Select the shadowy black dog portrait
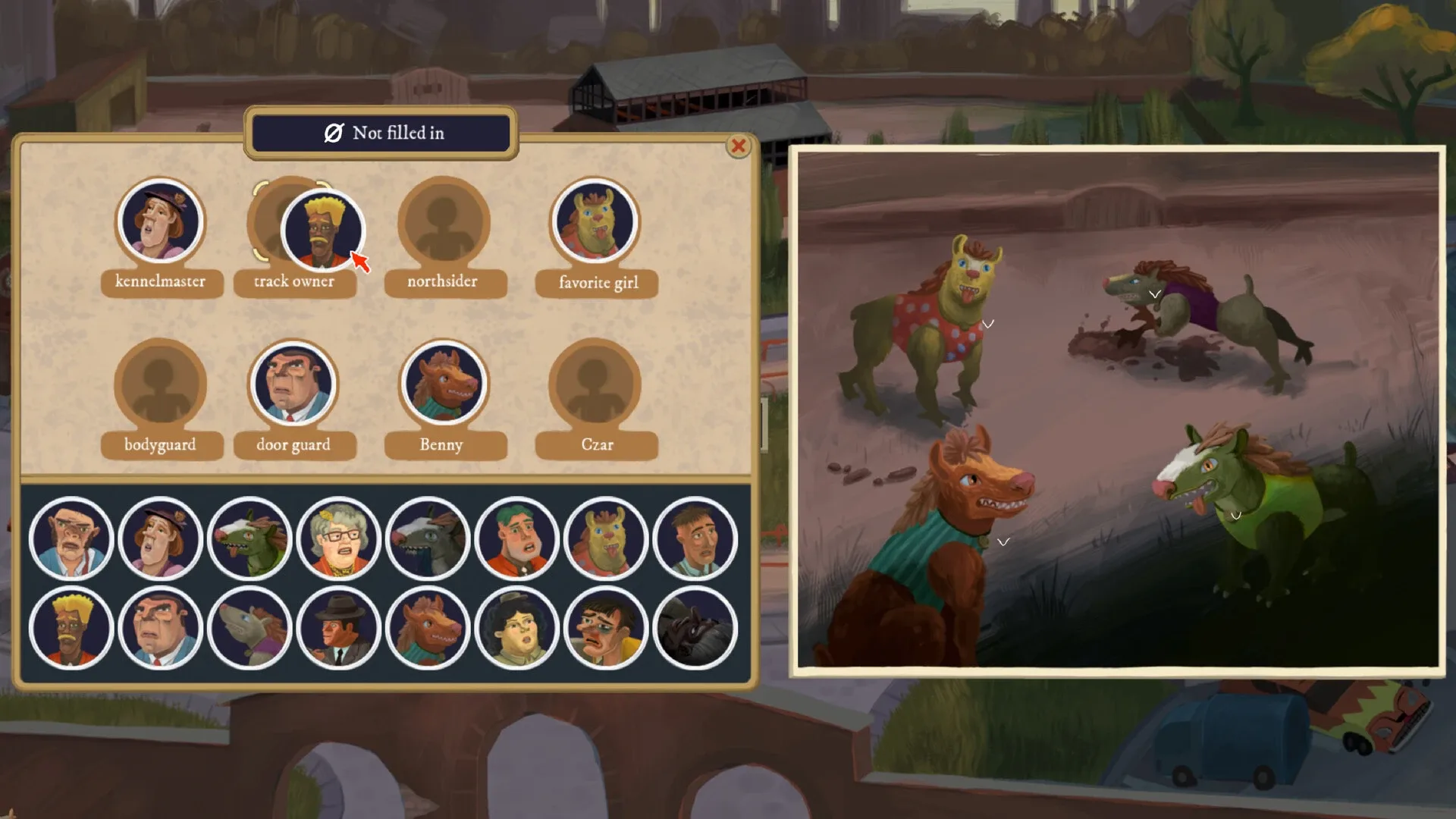This screenshot has width=1456, height=819. (x=695, y=627)
